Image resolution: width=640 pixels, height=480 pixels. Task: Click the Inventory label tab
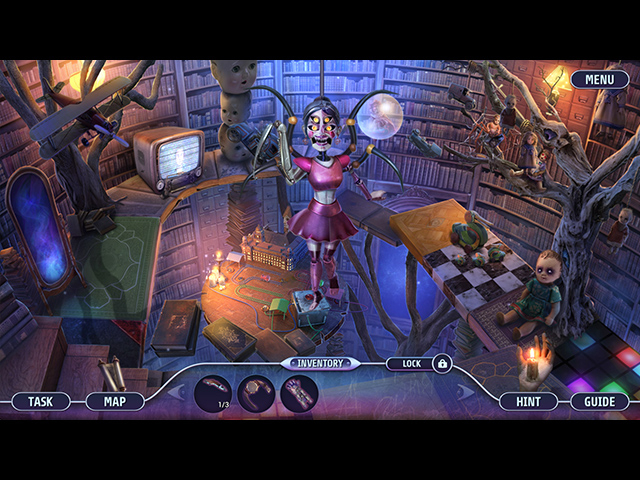tap(319, 364)
